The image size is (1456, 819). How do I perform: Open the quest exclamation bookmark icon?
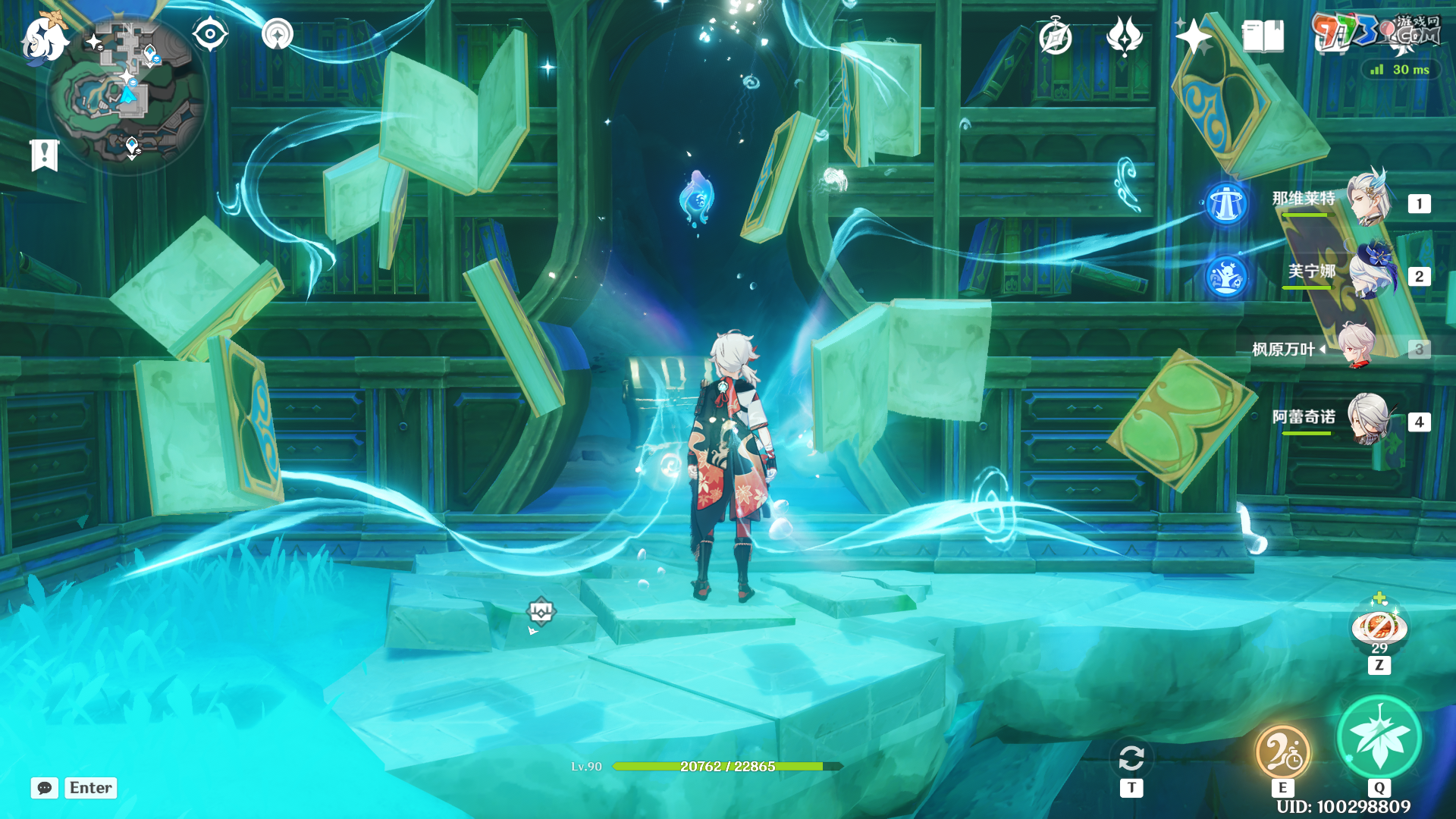pyautogui.click(x=45, y=155)
